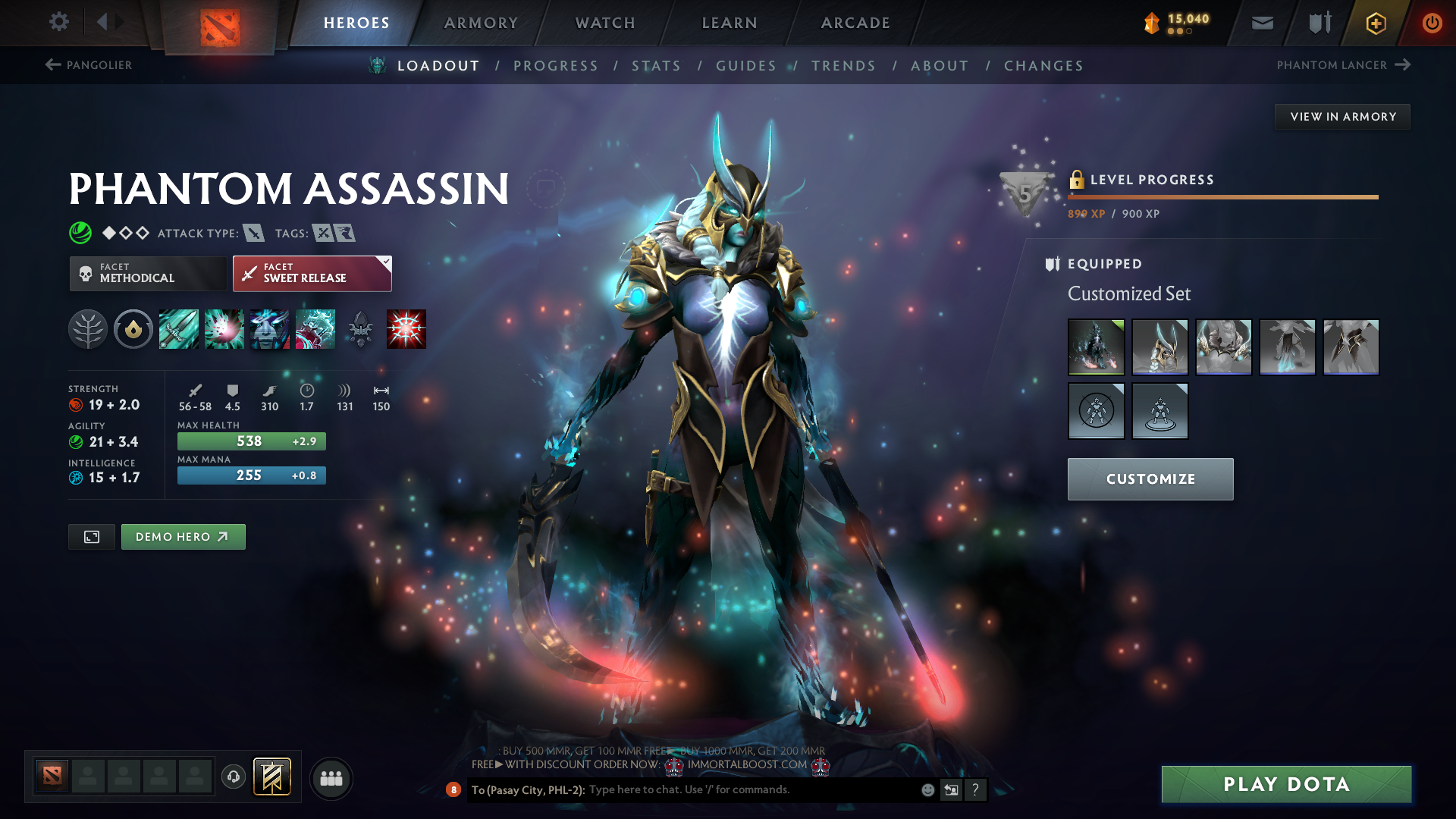This screenshot has width=1456, height=819.
Task: Open the talent tree icon
Action: pos(88,329)
